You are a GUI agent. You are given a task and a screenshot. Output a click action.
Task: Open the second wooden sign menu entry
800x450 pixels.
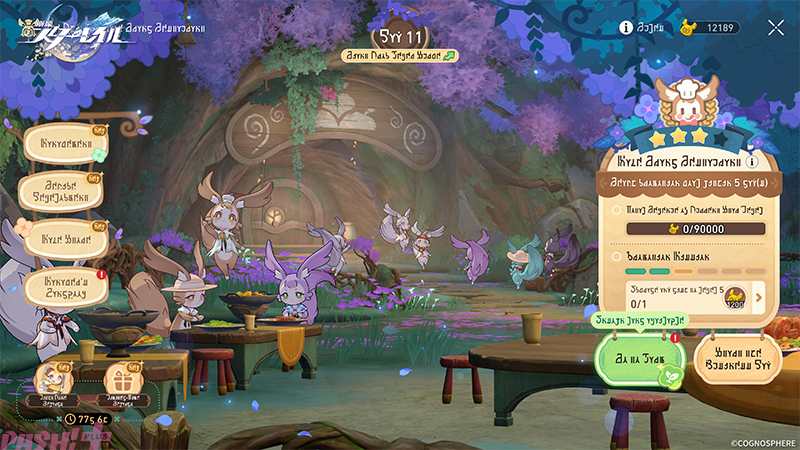click(x=66, y=191)
